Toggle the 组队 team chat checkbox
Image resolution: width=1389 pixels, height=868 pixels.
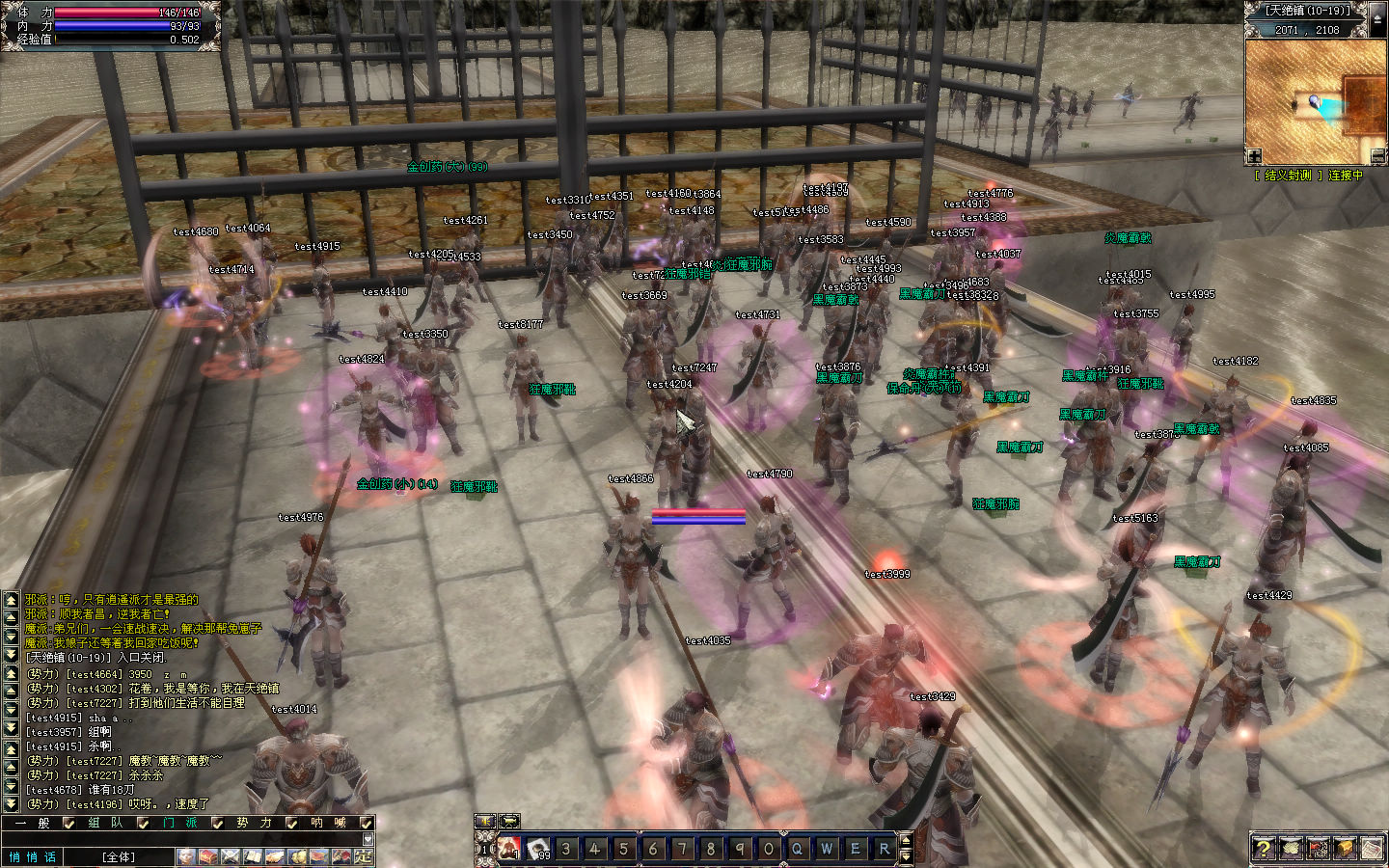[x=143, y=823]
